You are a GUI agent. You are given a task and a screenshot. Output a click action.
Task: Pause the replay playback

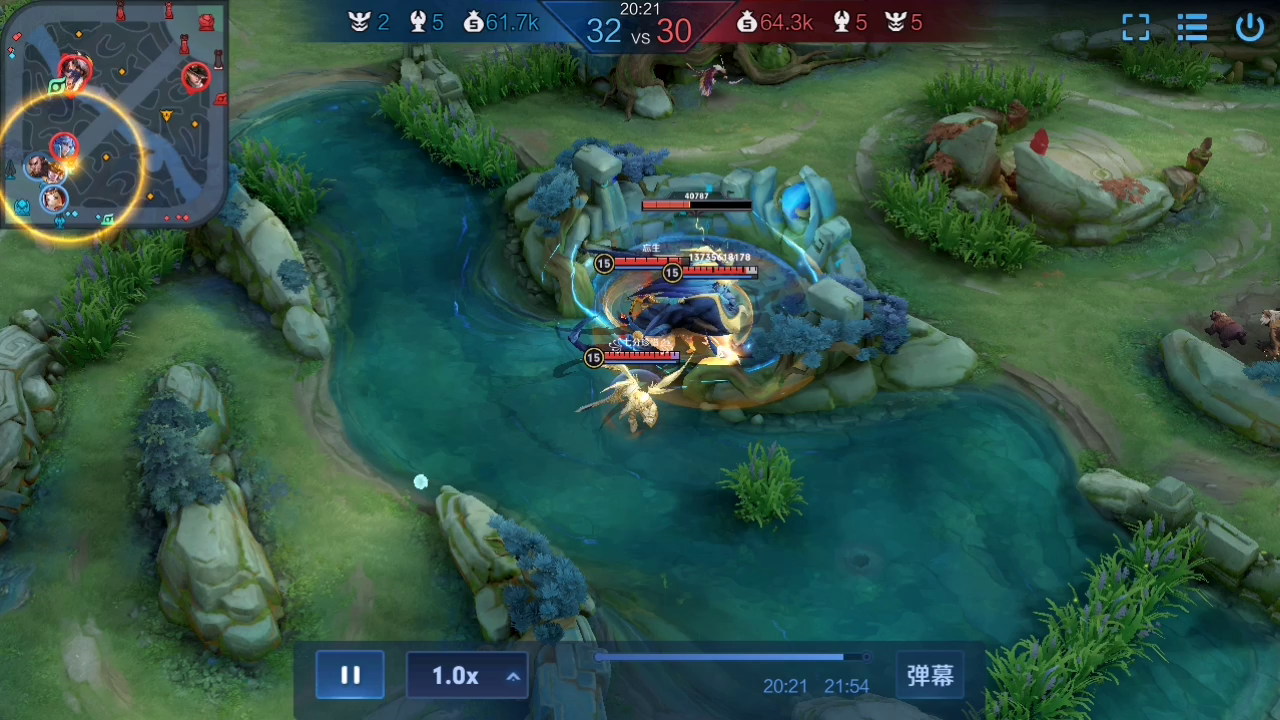[x=350, y=675]
